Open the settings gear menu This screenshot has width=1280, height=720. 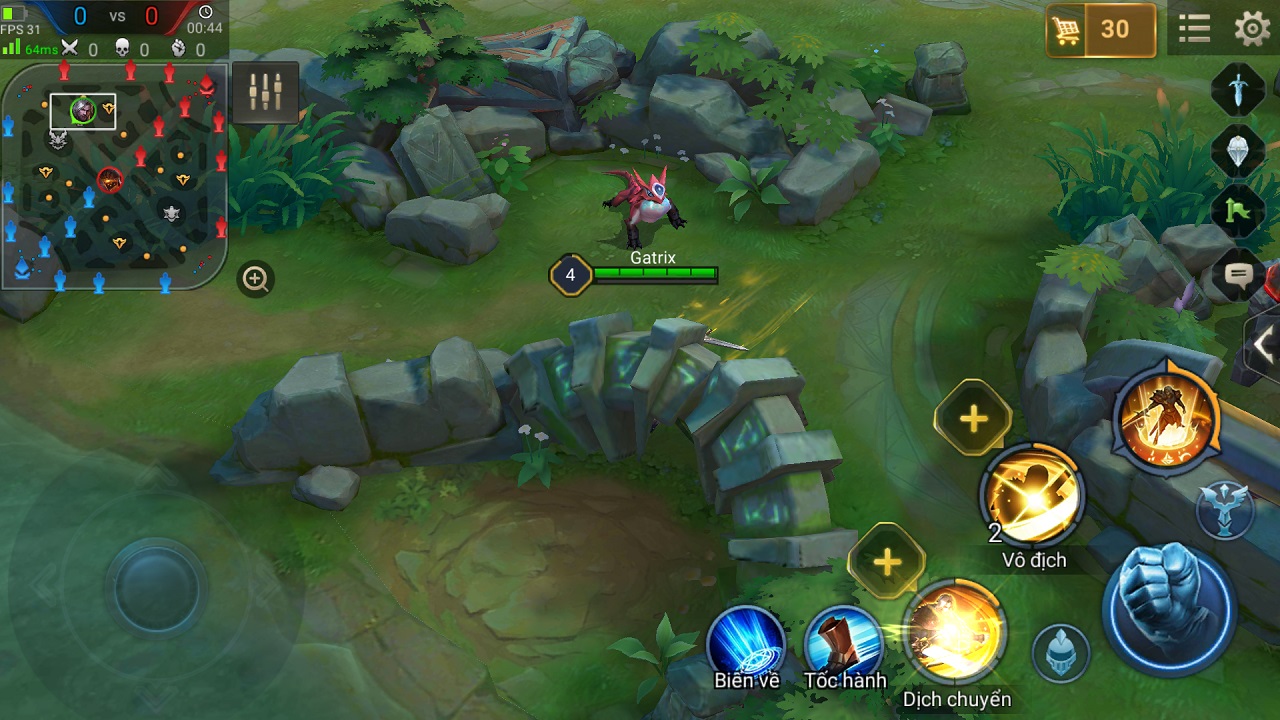point(1252,29)
